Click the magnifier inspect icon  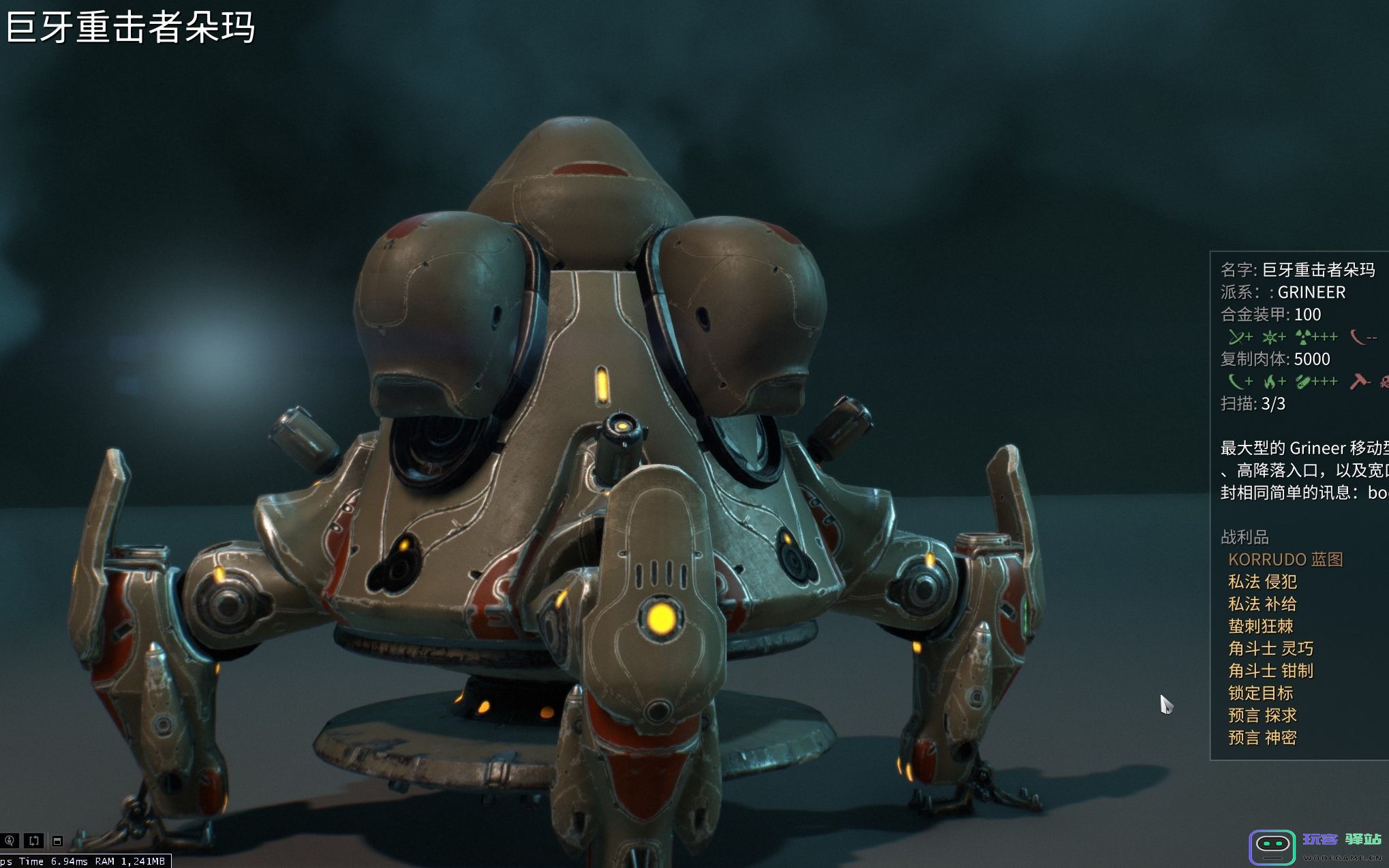pyautogui.click(x=10, y=841)
